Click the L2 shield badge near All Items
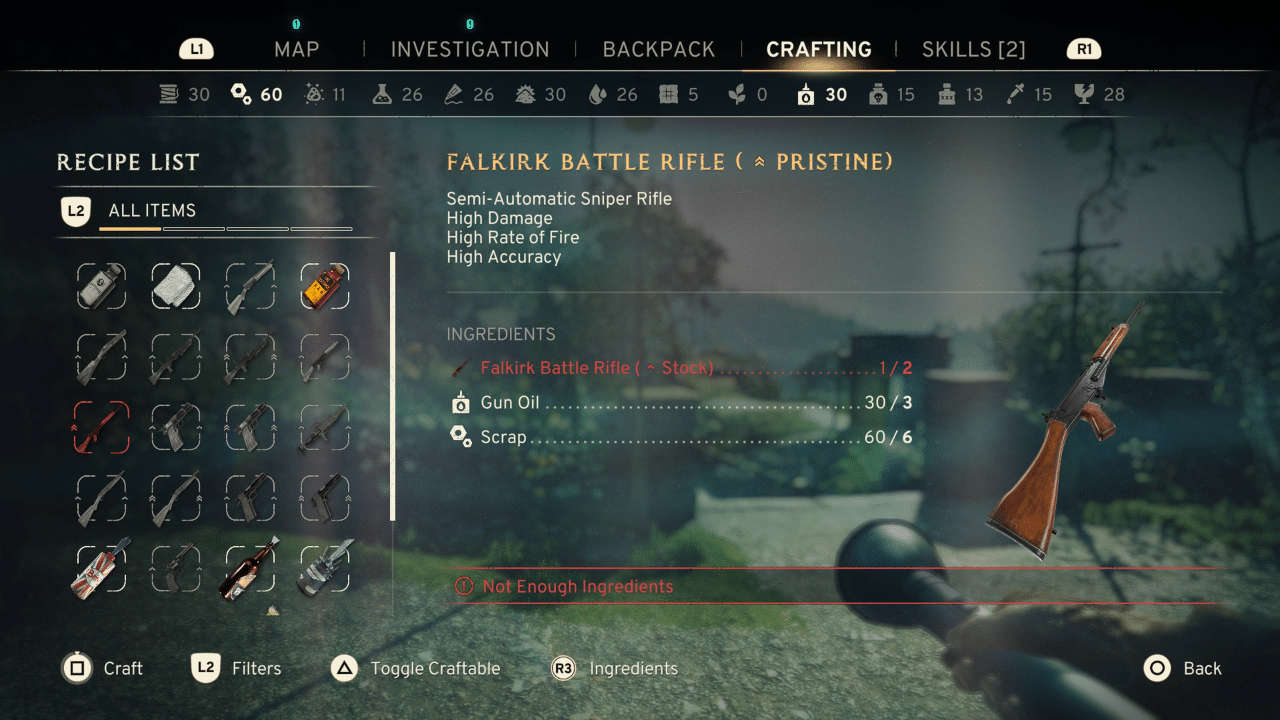1280x720 pixels. click(x=76, y=210)
